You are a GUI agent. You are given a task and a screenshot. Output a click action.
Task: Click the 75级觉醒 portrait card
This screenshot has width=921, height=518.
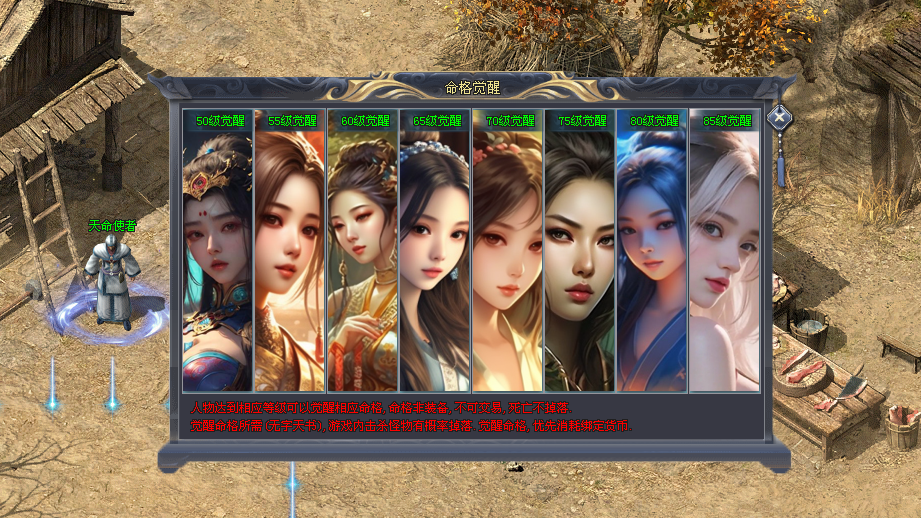[x=580, y=250]
